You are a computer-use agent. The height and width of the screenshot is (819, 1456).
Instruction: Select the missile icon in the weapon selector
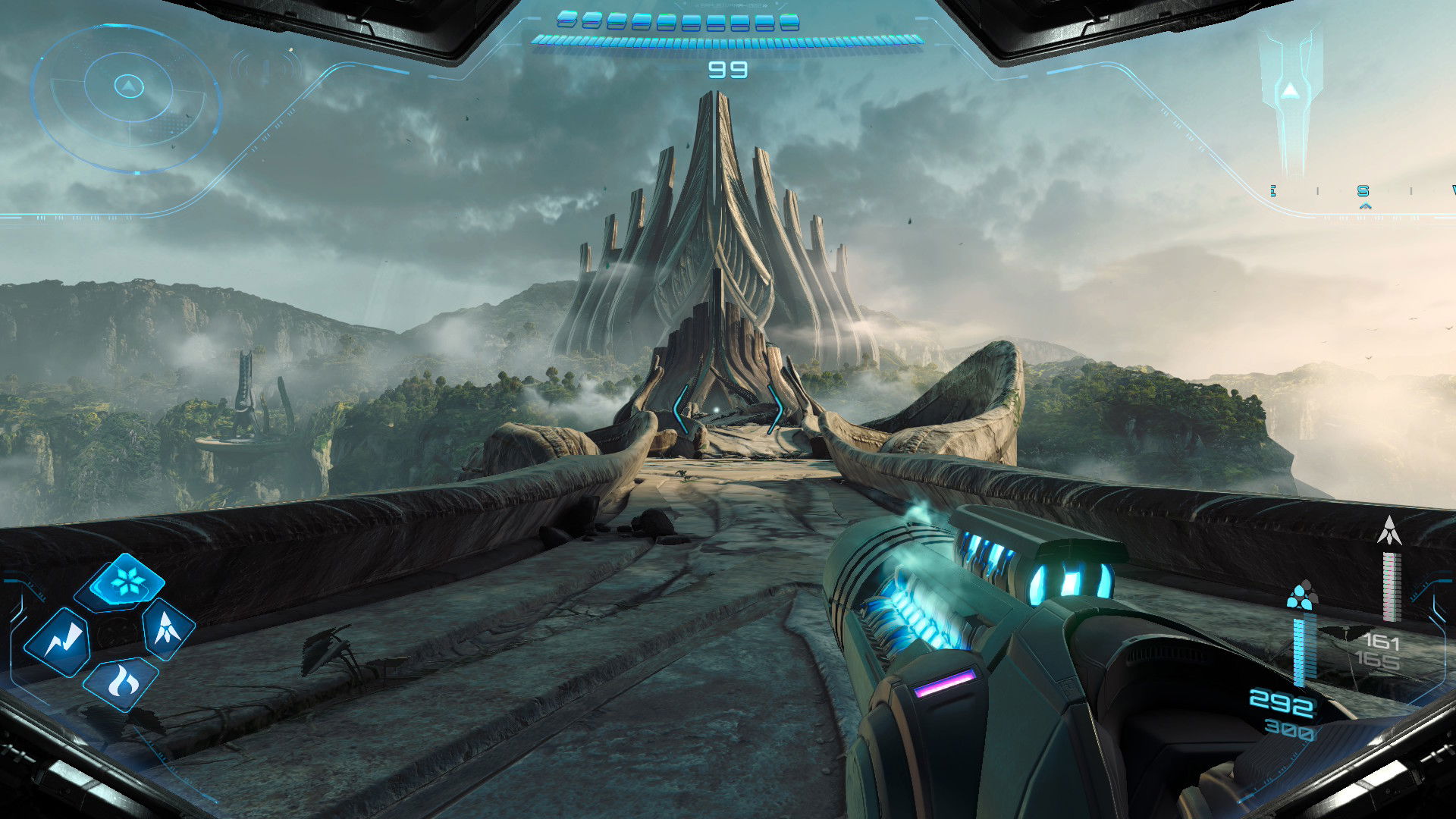(x=167, y=628)
